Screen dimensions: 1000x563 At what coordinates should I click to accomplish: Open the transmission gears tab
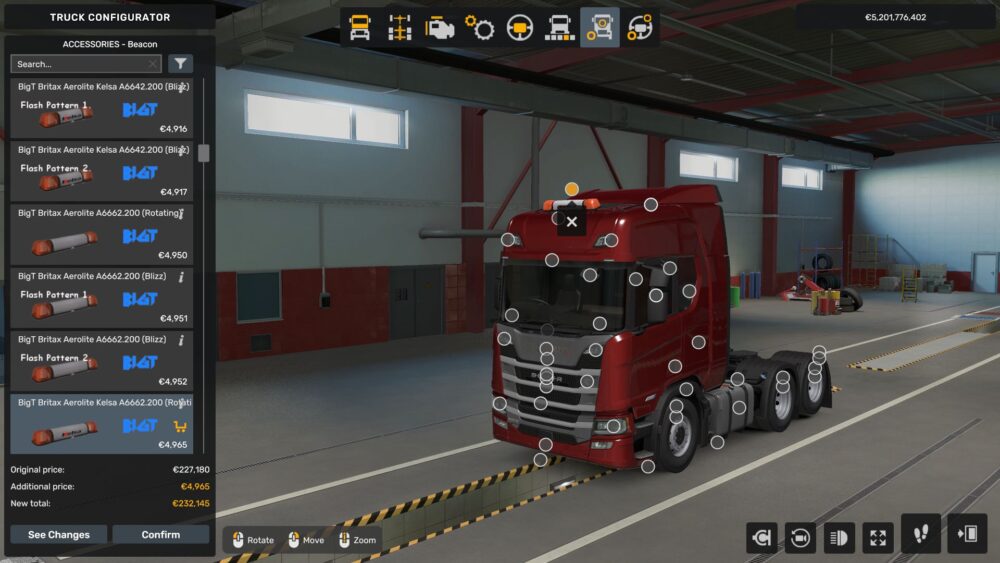coord(480,28)
